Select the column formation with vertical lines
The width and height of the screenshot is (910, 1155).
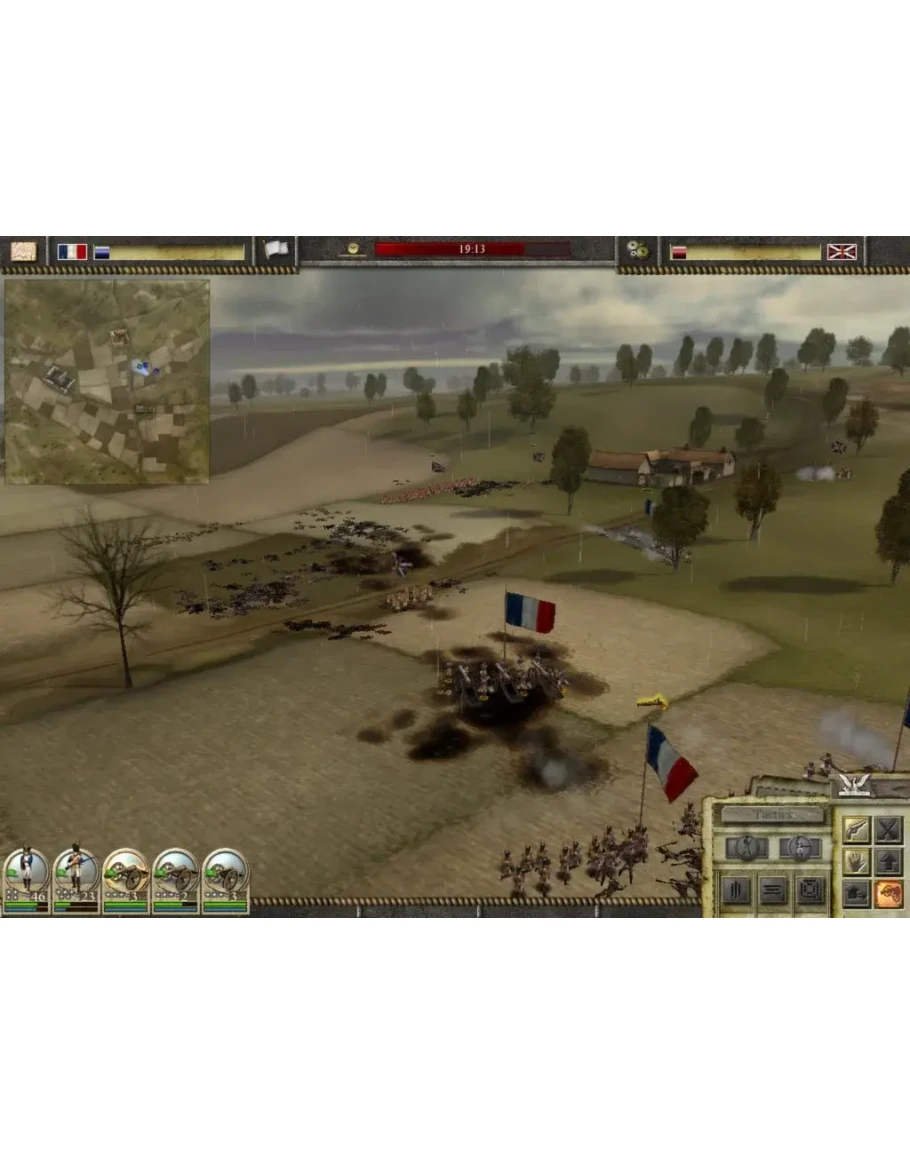coord(736,891)
